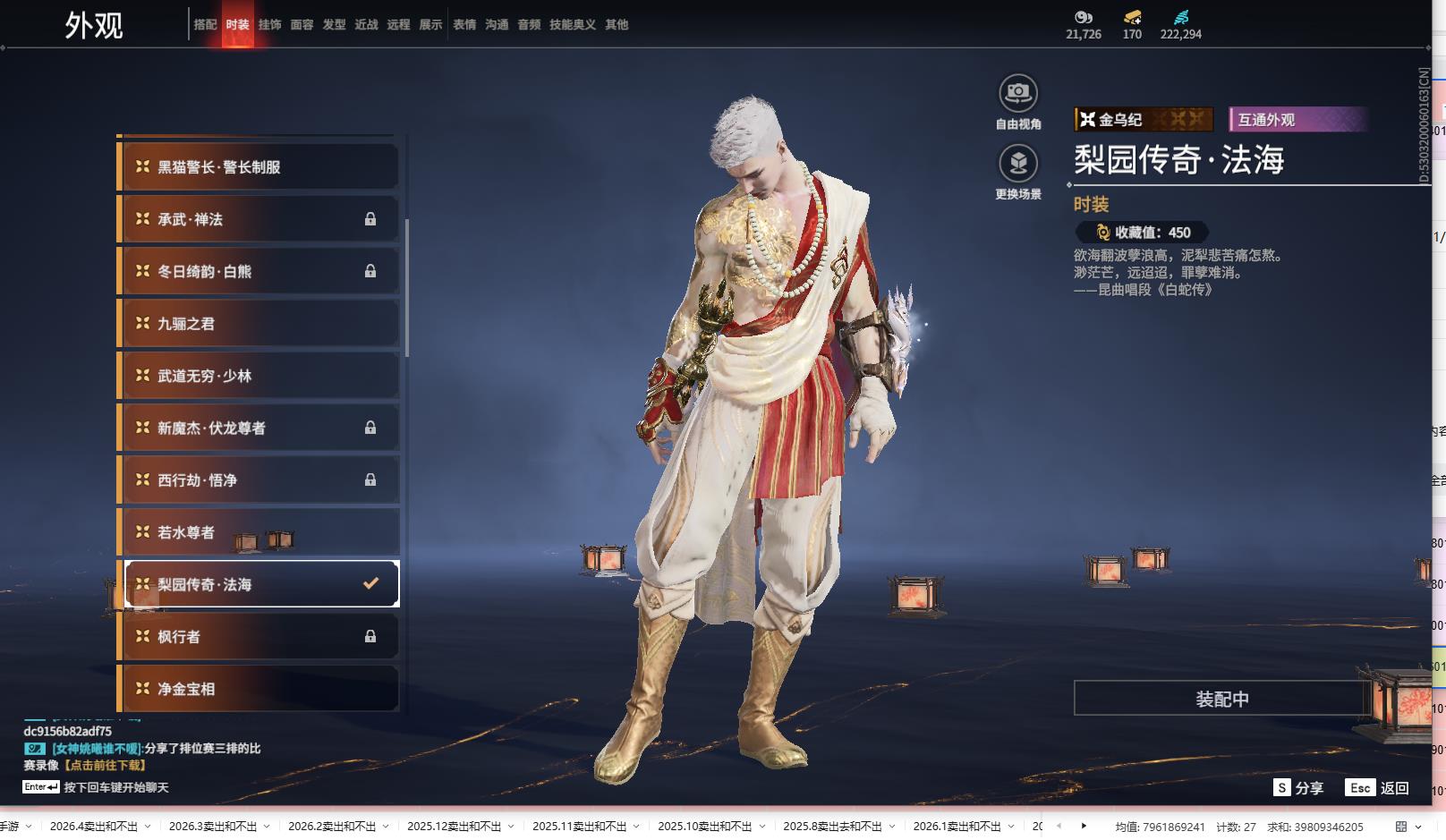Image resolution: width=1446 pixels, height=840 pixels.
Task: Go back with the 返回 button
Action: pyautogui.click(x=1378, y=788)
